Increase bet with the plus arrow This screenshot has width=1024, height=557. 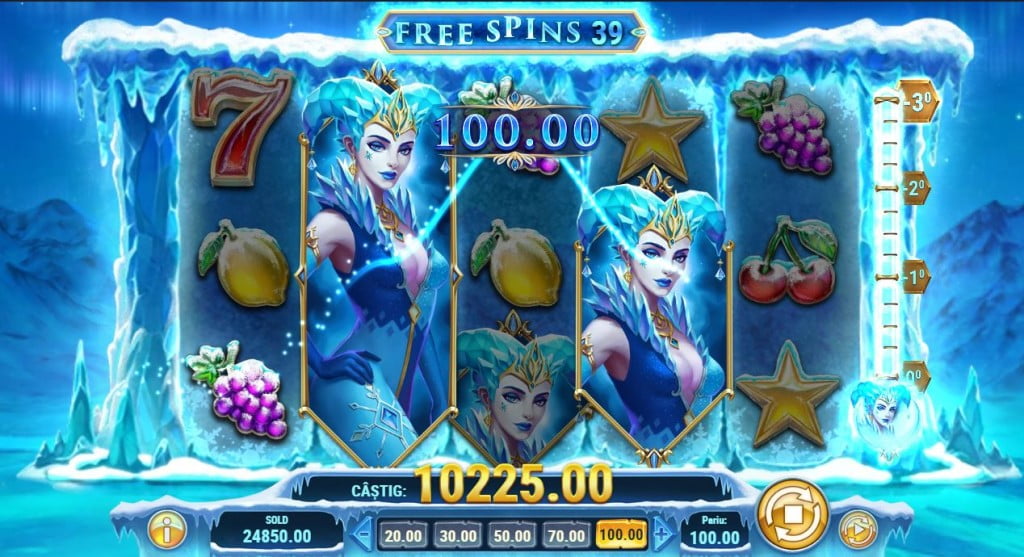tap(658, 533)
